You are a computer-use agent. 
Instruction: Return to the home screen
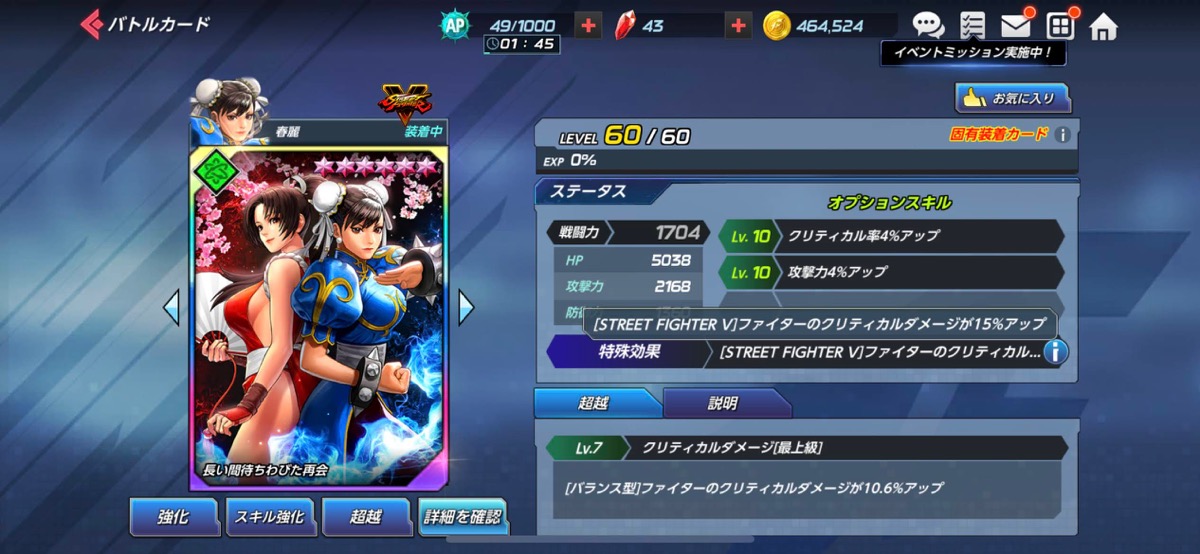(1103, 26)
